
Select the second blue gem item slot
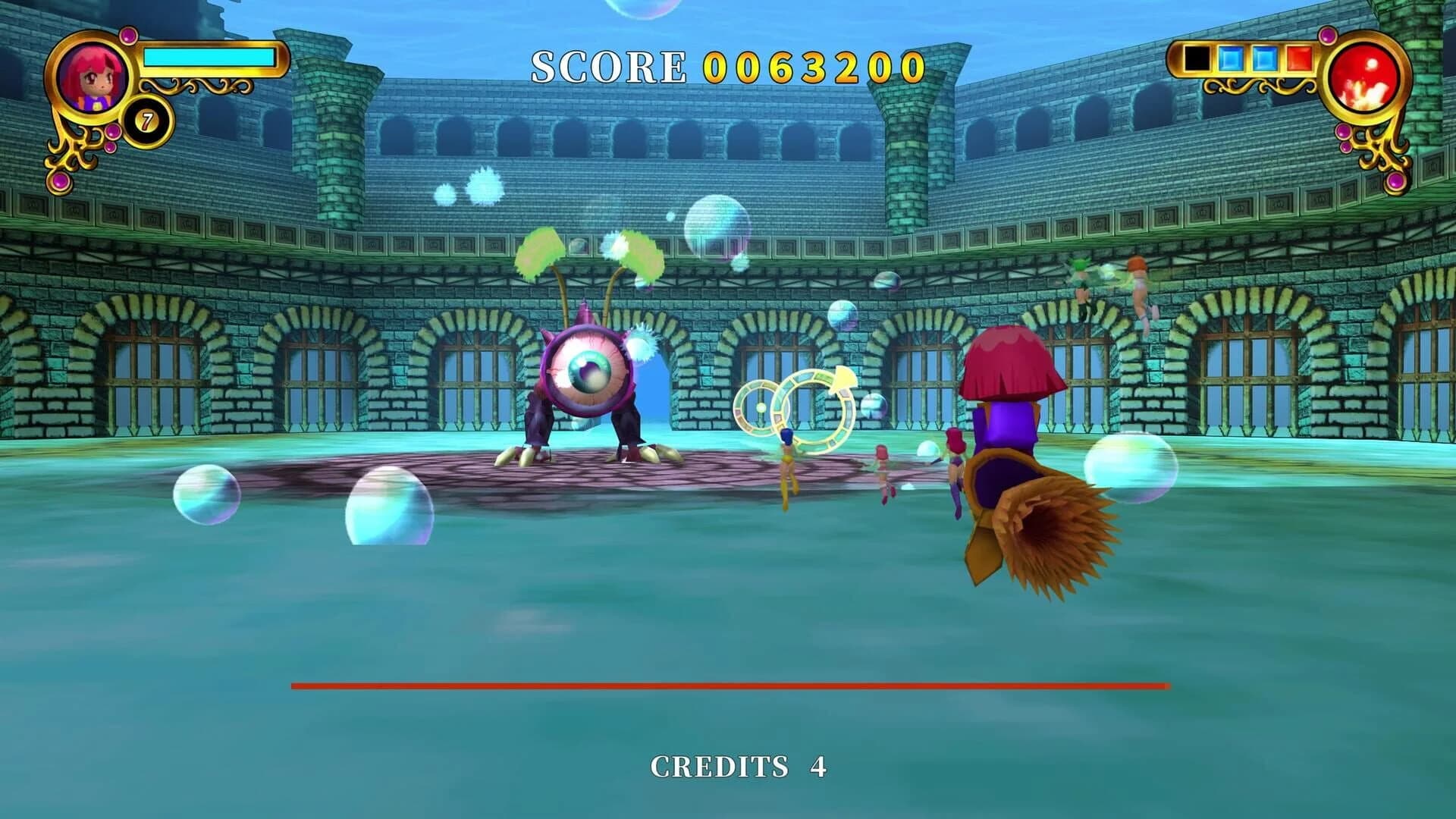click(x=1265, y=58)
